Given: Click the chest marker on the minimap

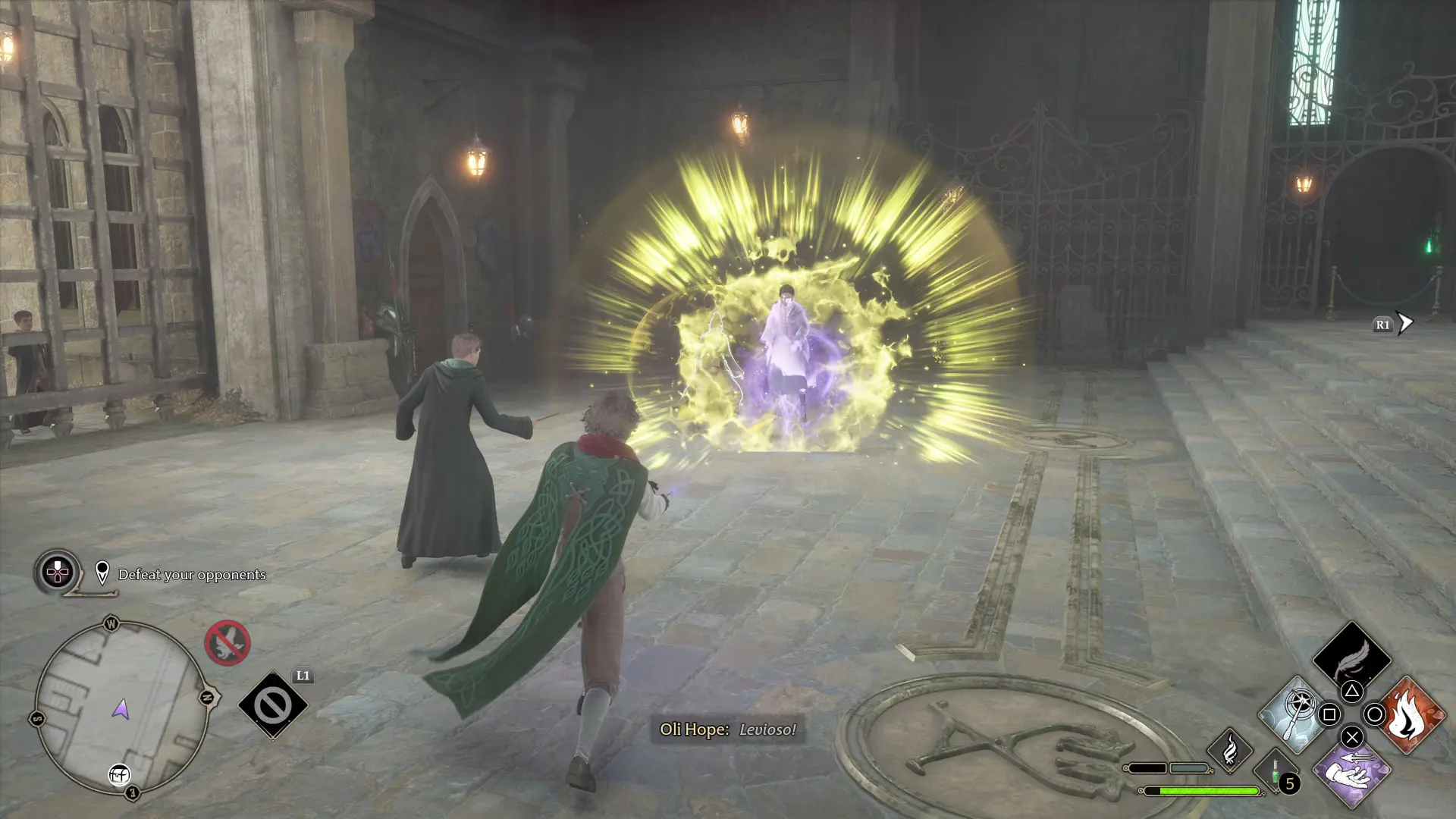Looking at the screenshot, I should (119, 777).
